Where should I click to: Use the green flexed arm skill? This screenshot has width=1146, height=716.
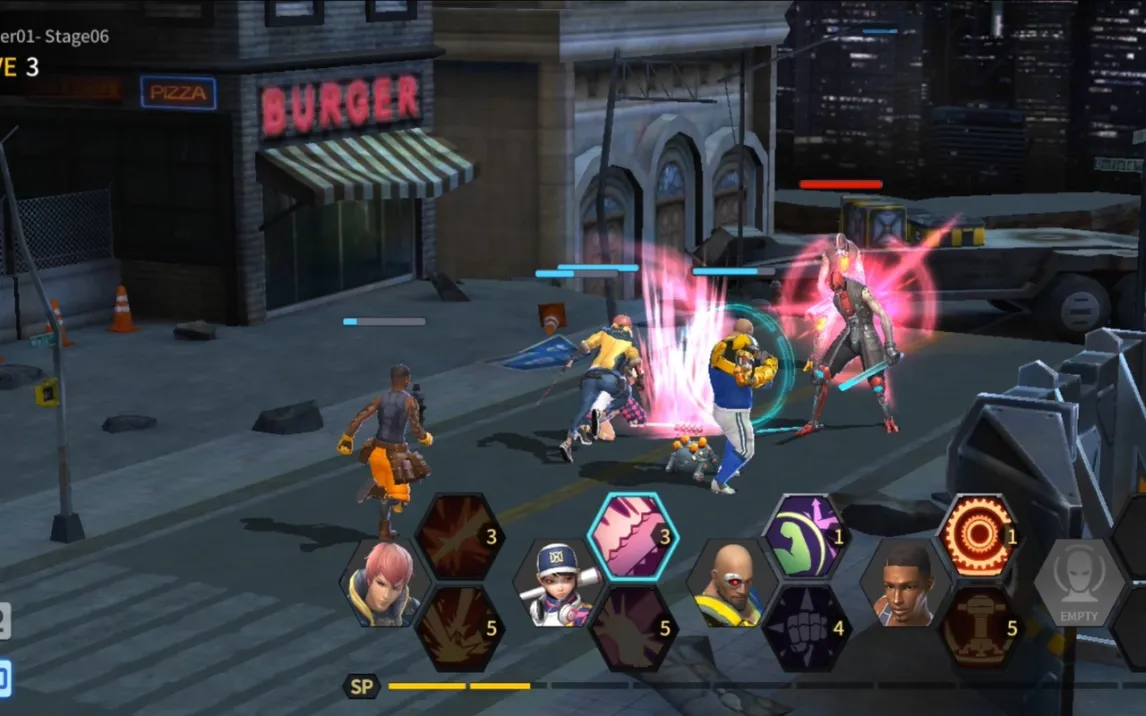(806, 537)
